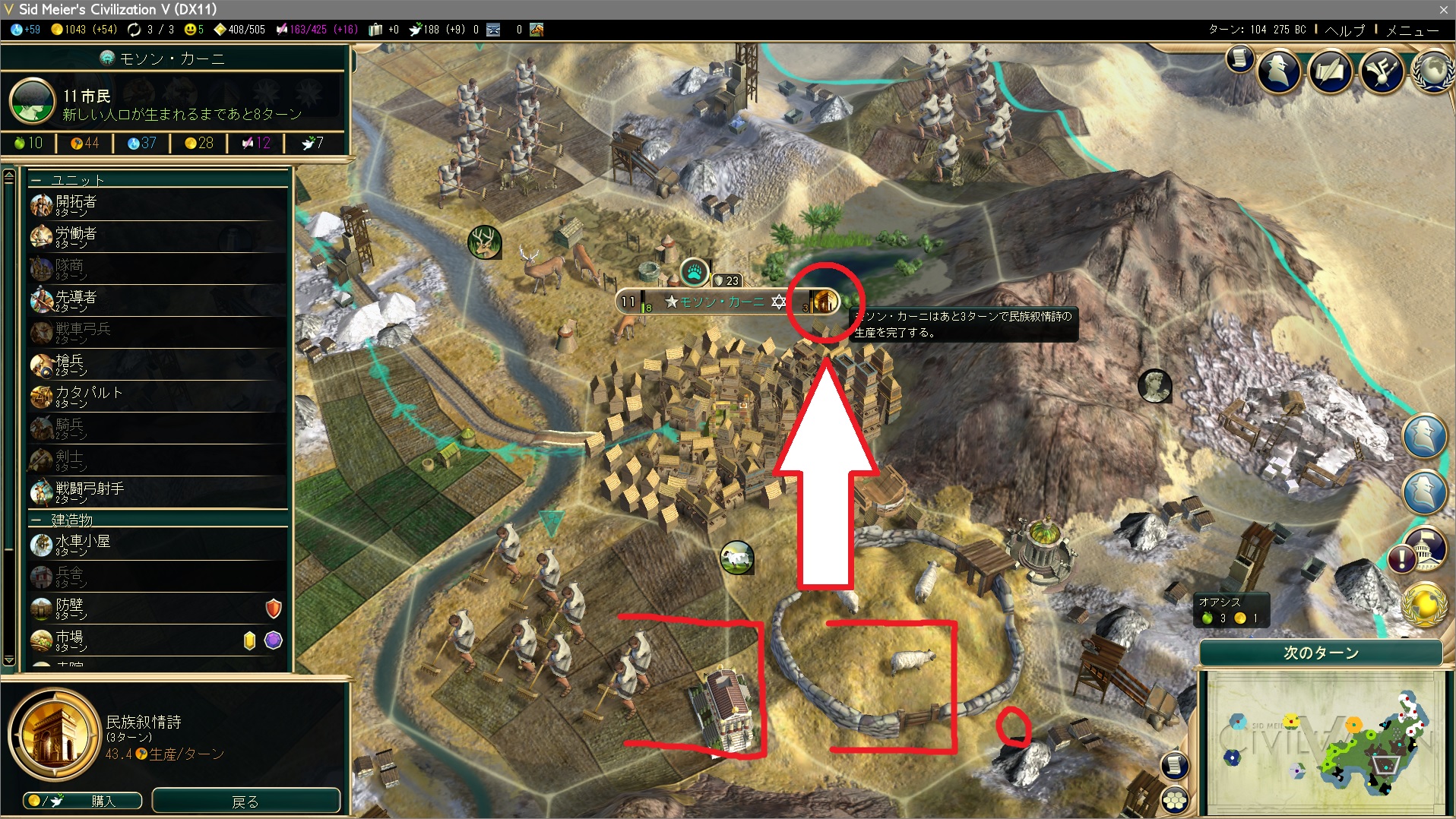
Task: Open the globe with laurels diplomacy icon
Action: click(x=1432, y=71)
